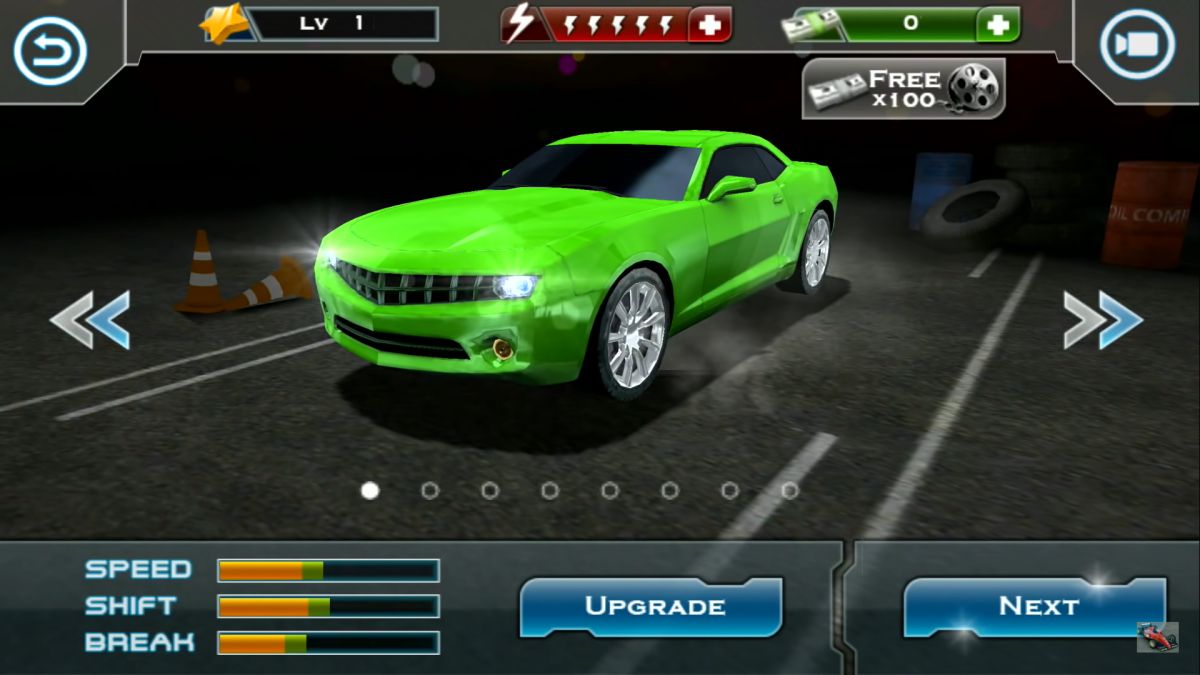Show the previous car with left arrows

[x=91, y=320]
